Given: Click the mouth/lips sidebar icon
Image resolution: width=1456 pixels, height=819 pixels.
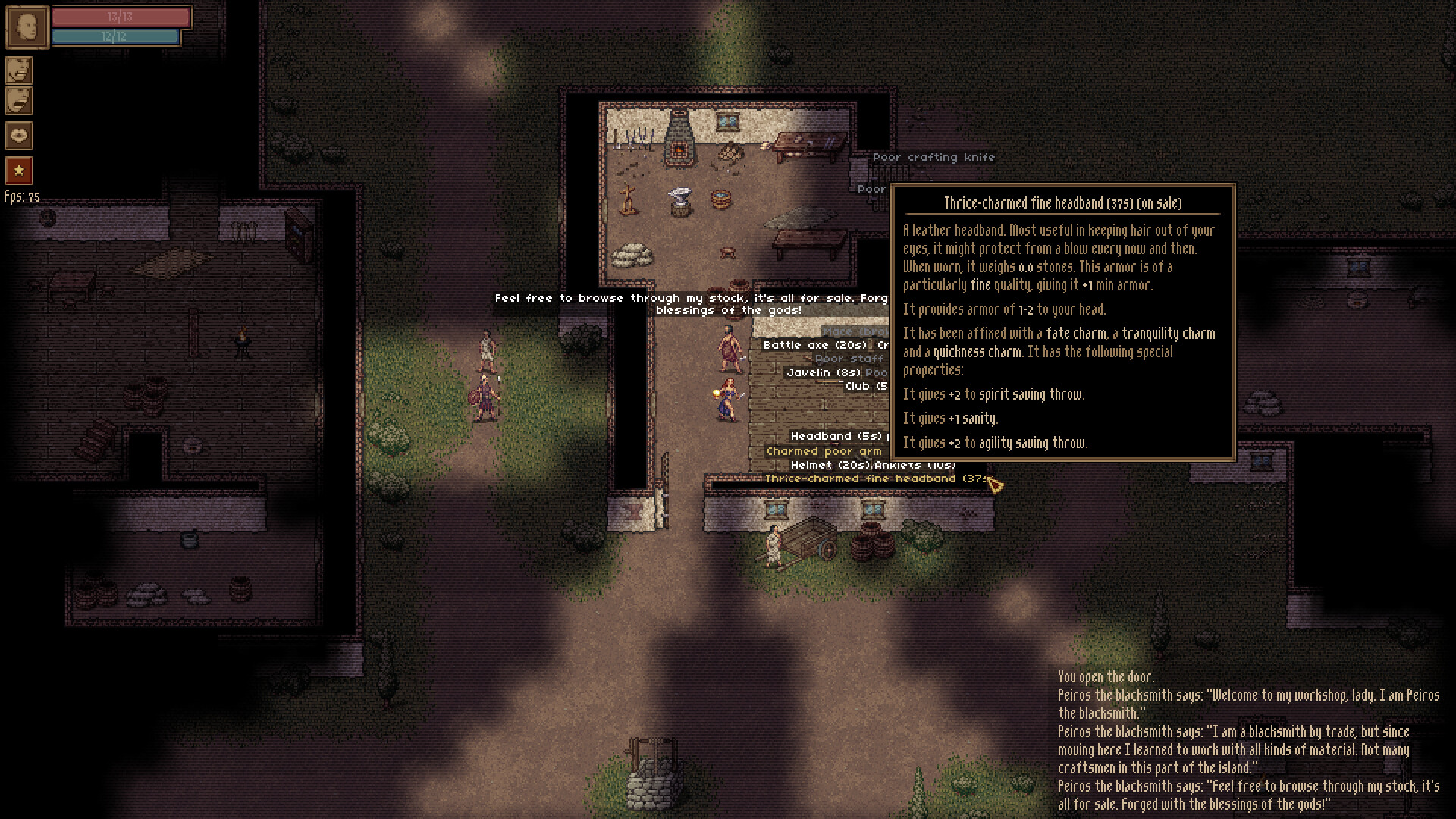Looking at the screenshot, I should pyautogui.click(x=18, y=135).
